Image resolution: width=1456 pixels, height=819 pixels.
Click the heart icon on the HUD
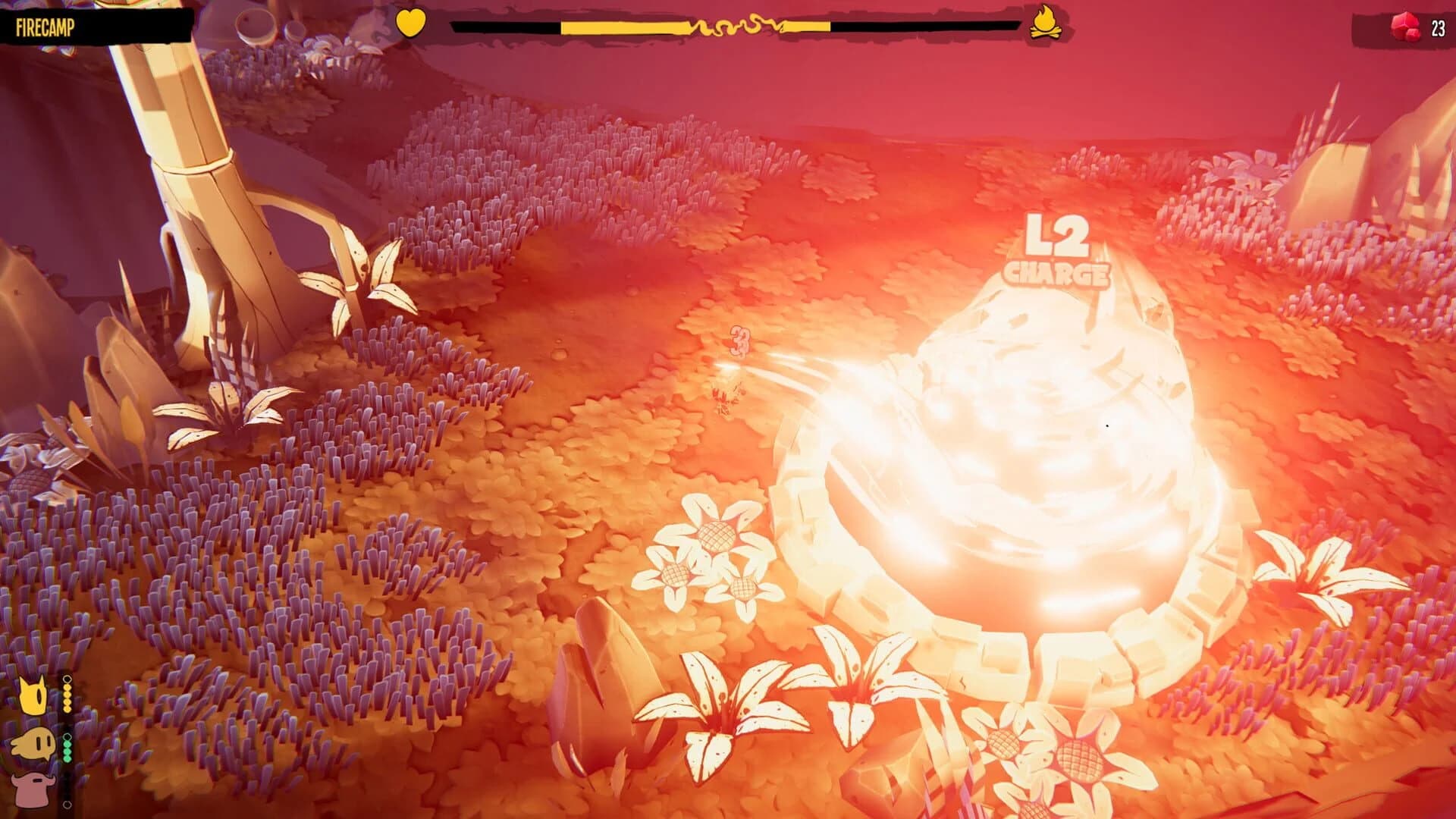pyautogui.click(x=410, y=23)
